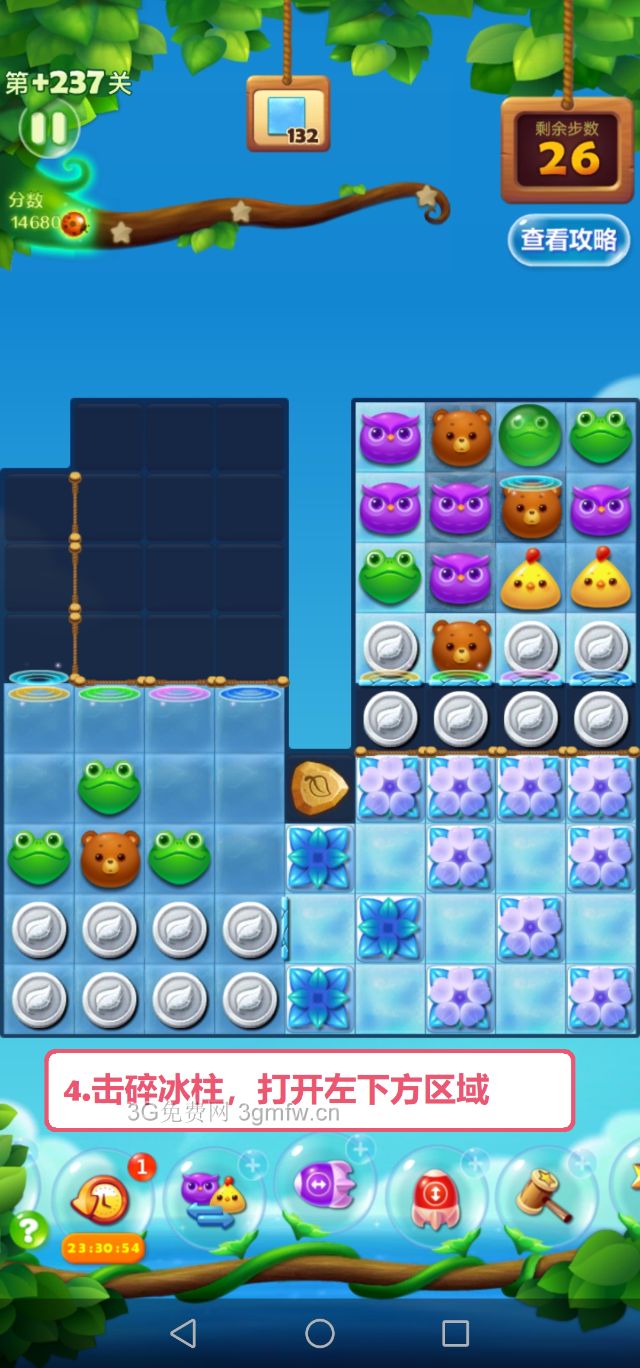Tap the brown bear in the top row
640x1368 pixels.
coord(460,436)
